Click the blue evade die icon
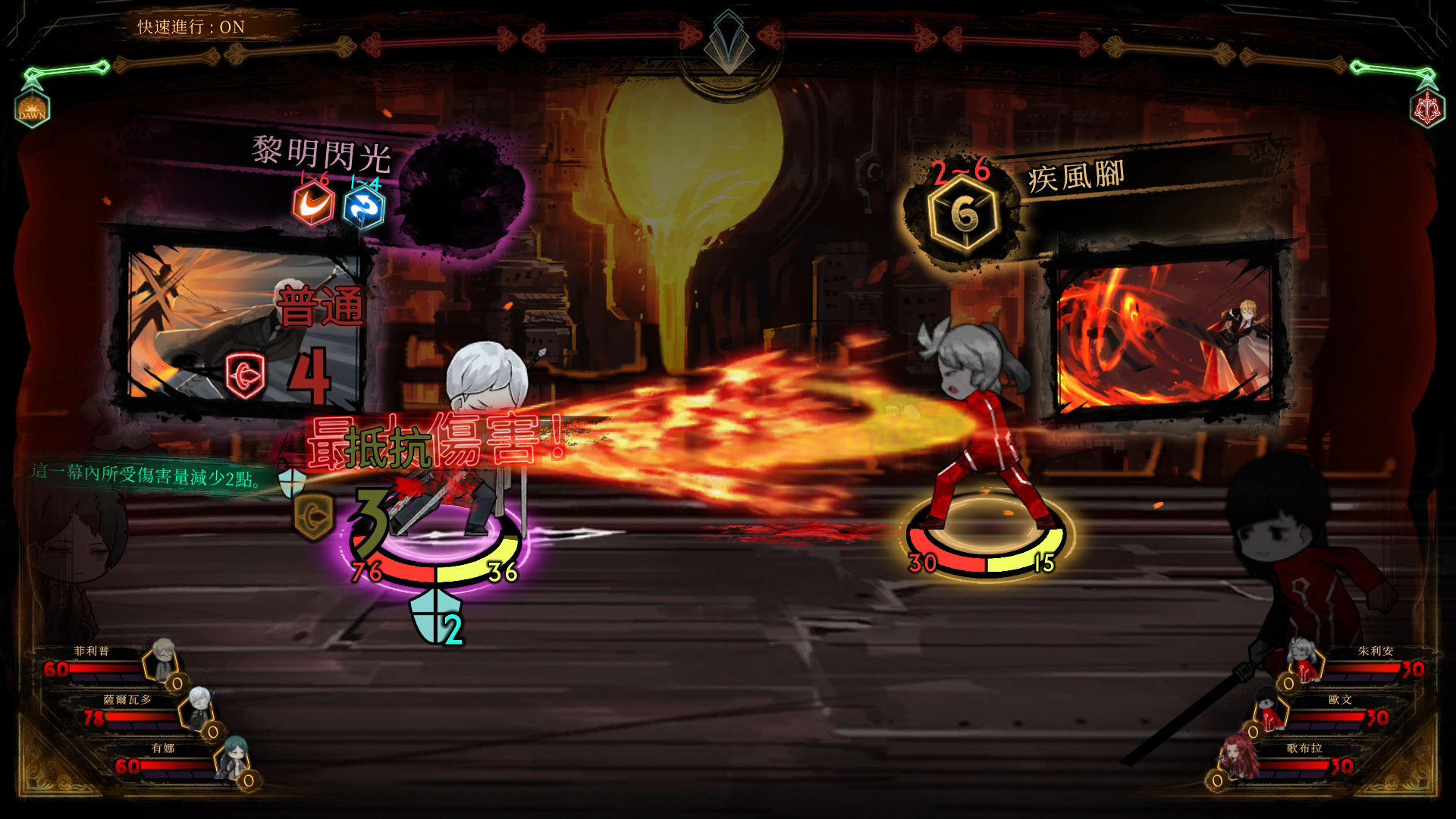This screenshot has height=819, width=1456. coord(364,207)
